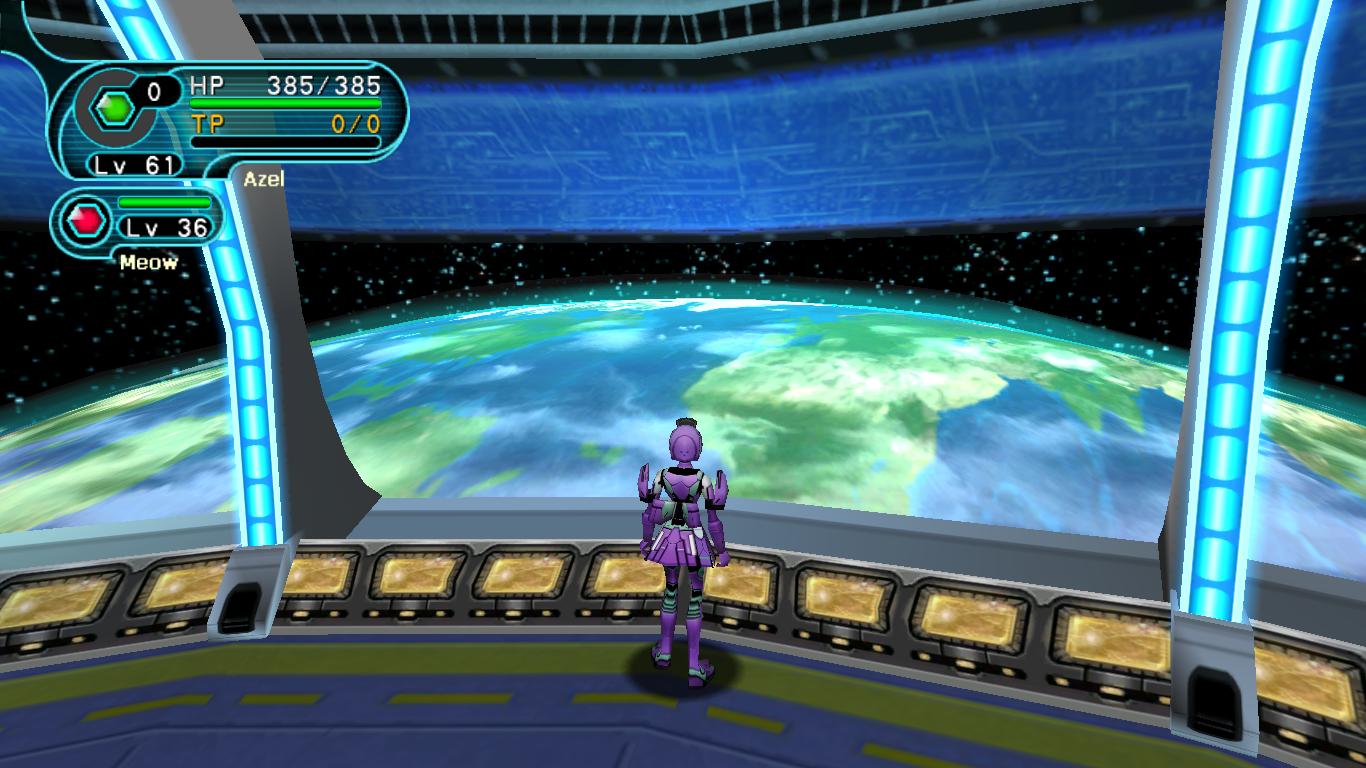Choose the Azel player name tag
The width and height of the screenshot is (1366, 768).
point(264,179)
